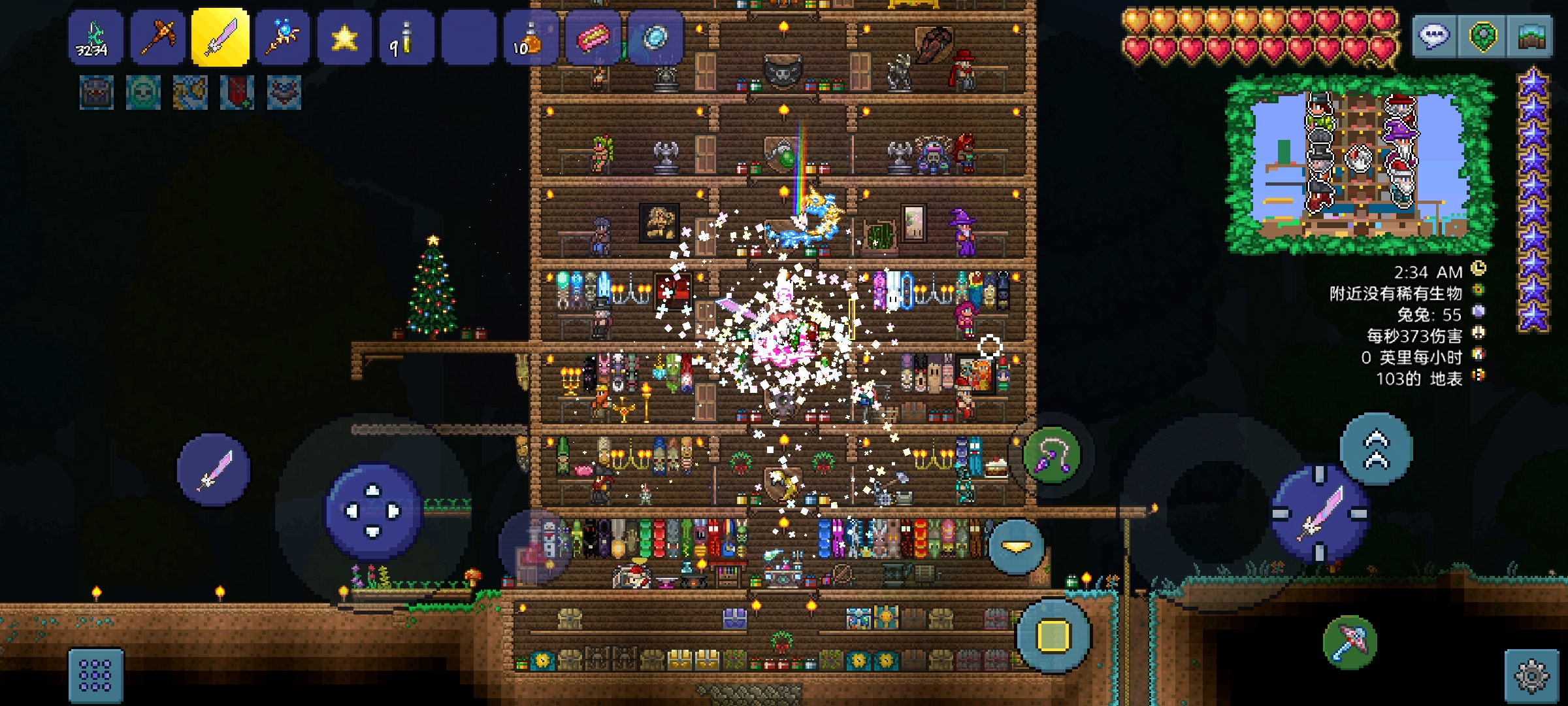Viewport: 1568px width, 706px height.
Task: Select the highlighted pink sword hotbar slot
Action: (x=220, y=38)
